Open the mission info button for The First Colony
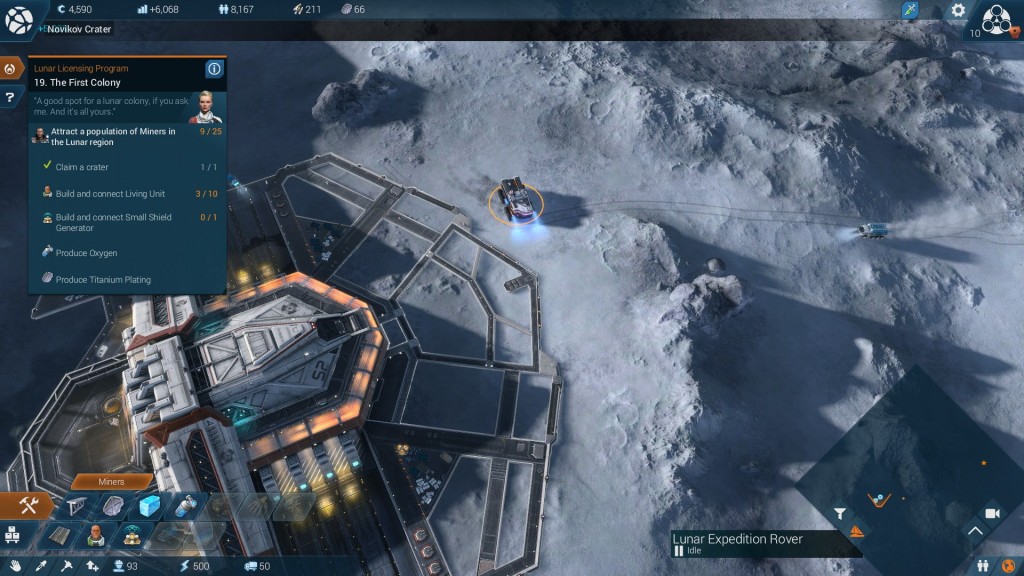Screen dimensions: 1024x576 click(x=213, y=69)
